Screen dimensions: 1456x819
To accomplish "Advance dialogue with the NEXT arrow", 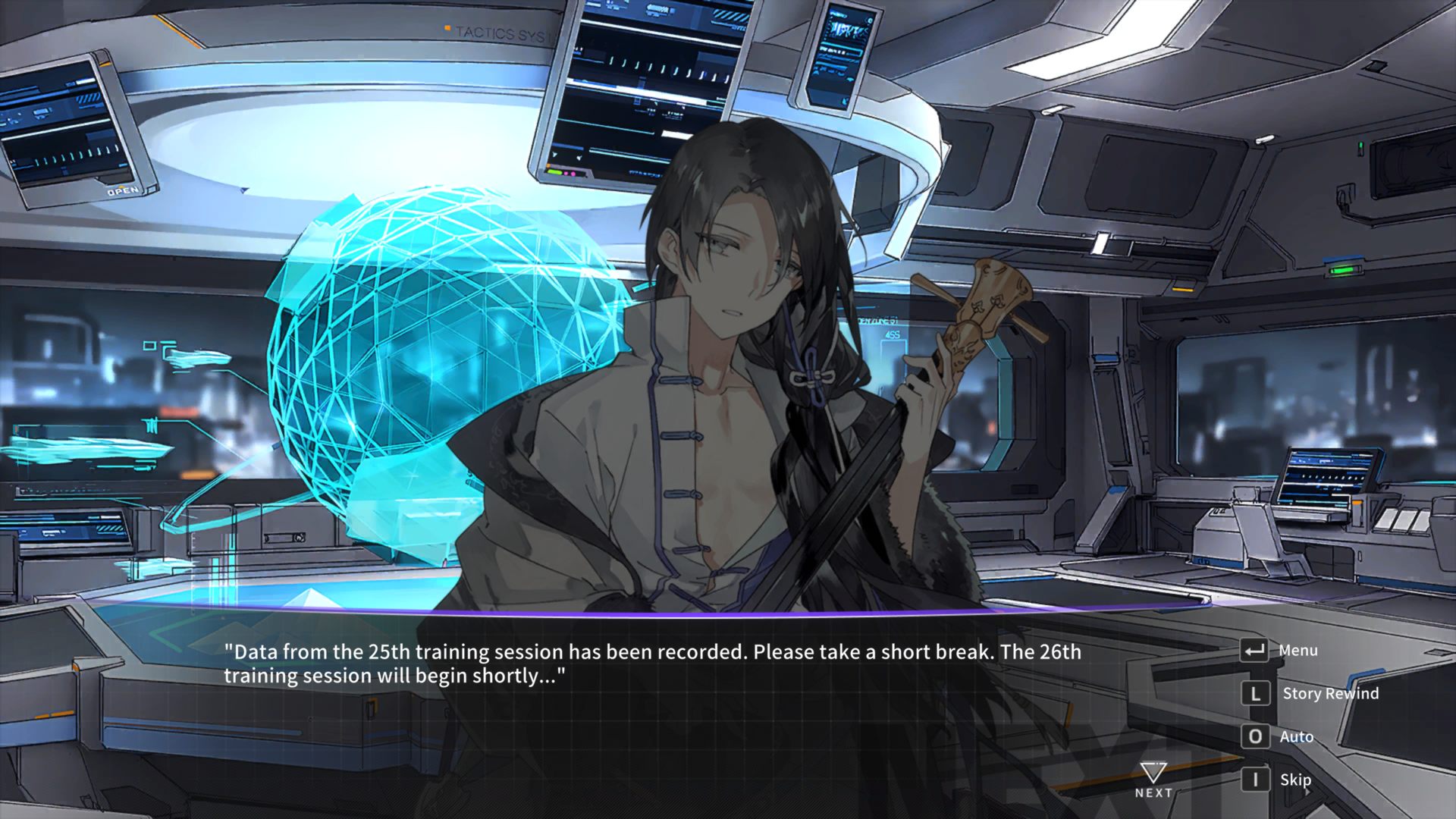I will 1153,780.
